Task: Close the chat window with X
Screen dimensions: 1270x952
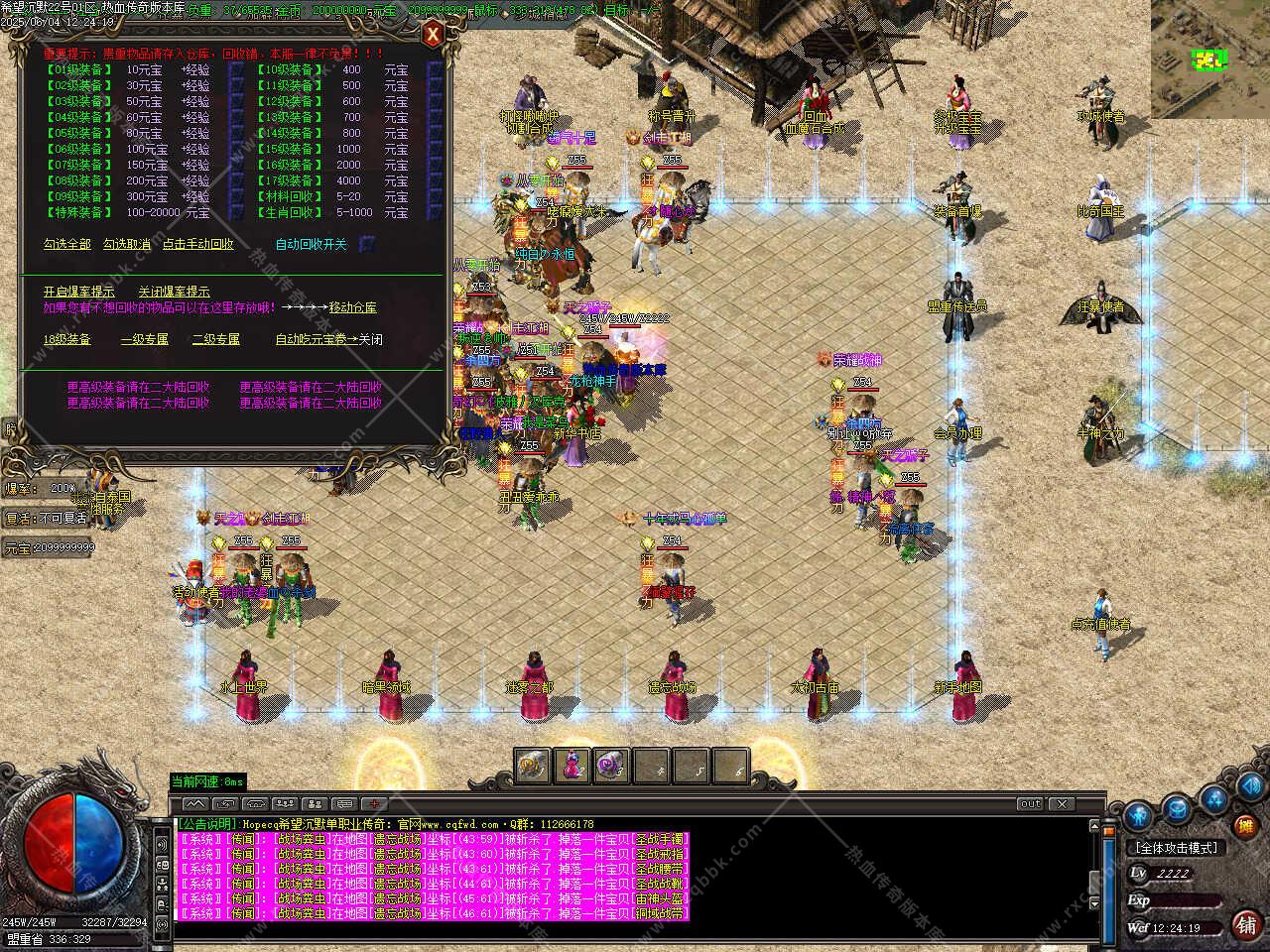Action: (x=1062, y=803)
